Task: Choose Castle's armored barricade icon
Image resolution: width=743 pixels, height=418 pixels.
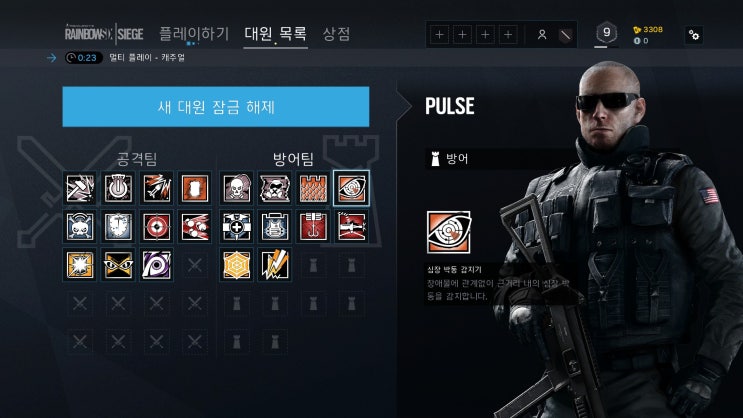Action: click(x=312, y=188)
